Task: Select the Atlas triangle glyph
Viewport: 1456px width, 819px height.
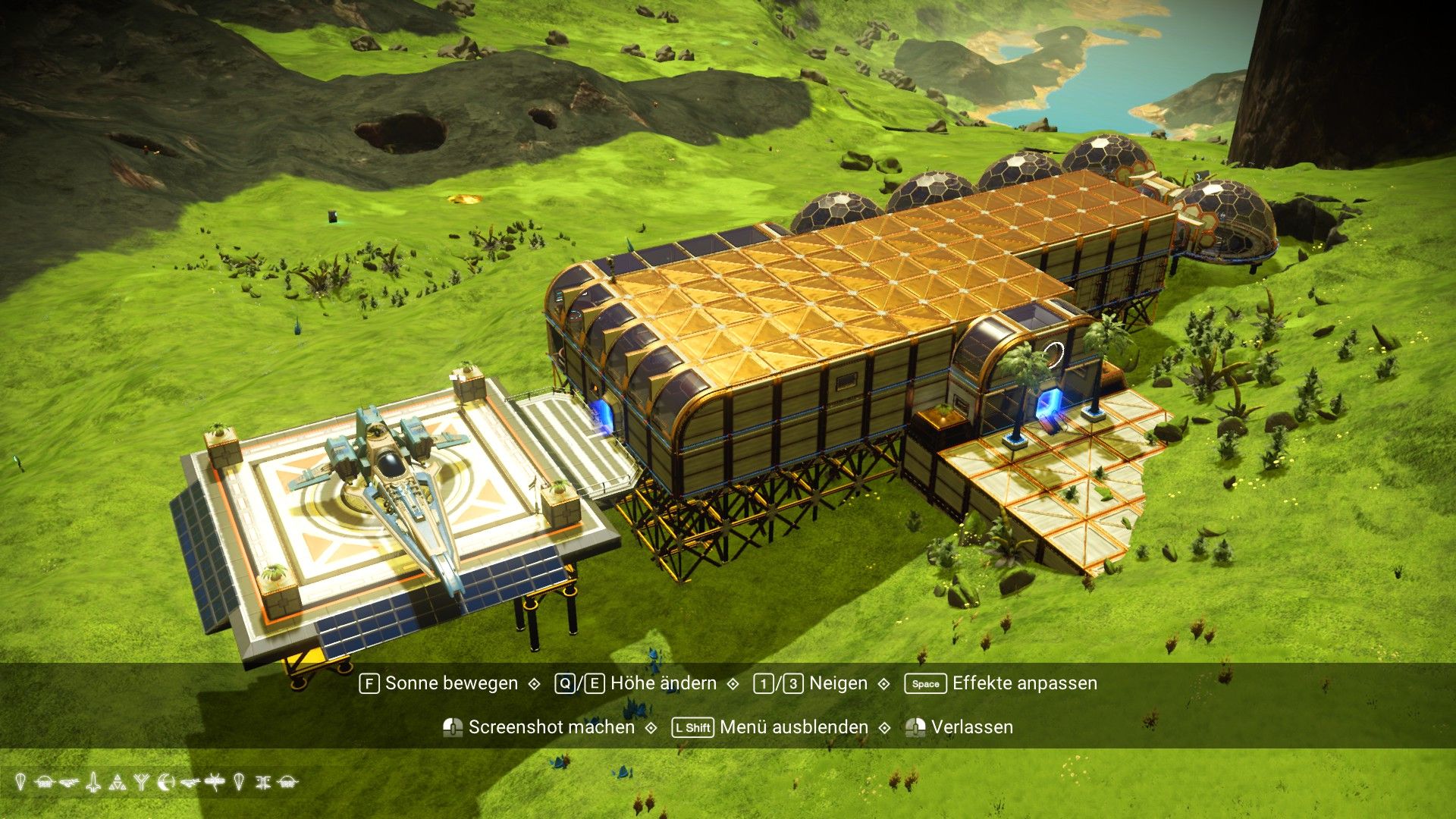Action: pos(118,781)
